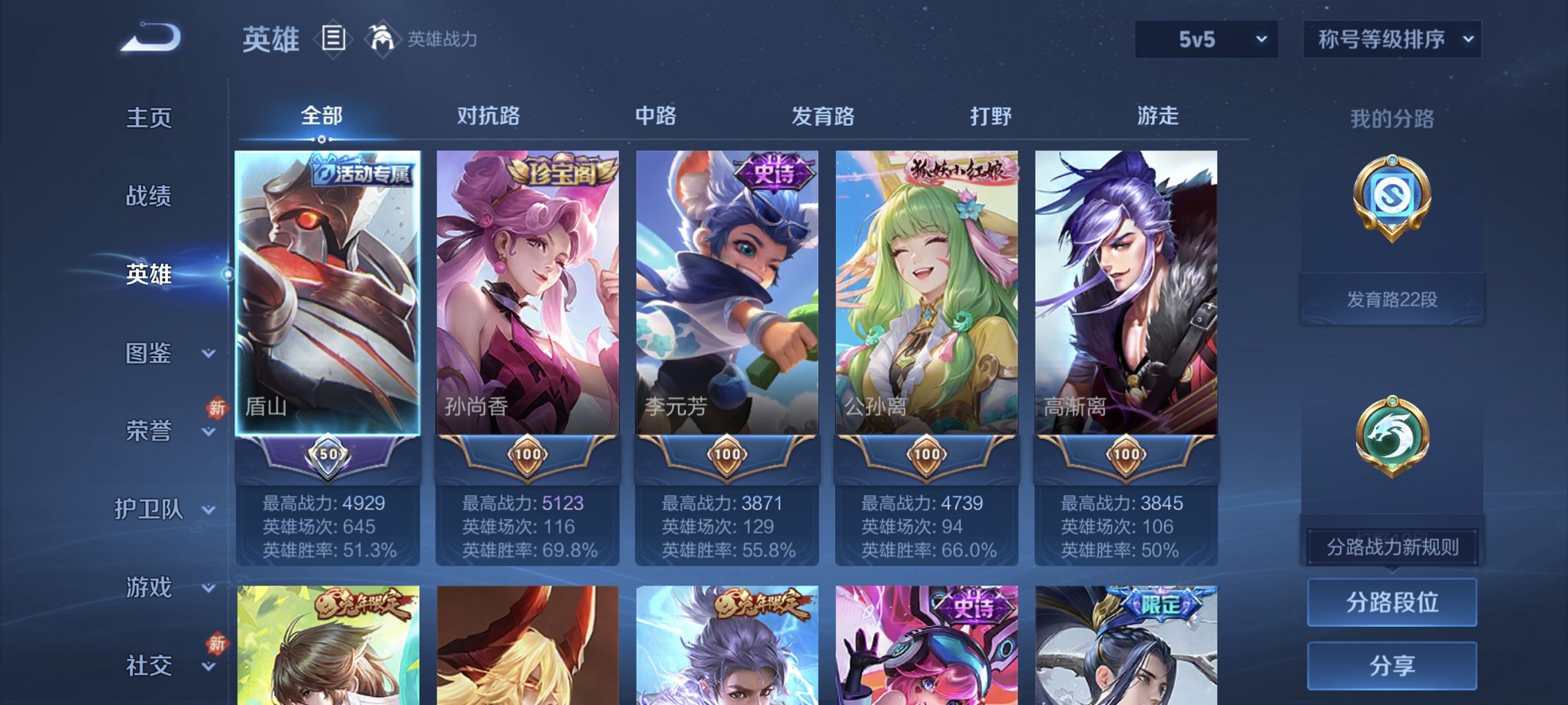Click the 分享 button
Screen dimensions: 1568x705
(x=1393, y=665)
